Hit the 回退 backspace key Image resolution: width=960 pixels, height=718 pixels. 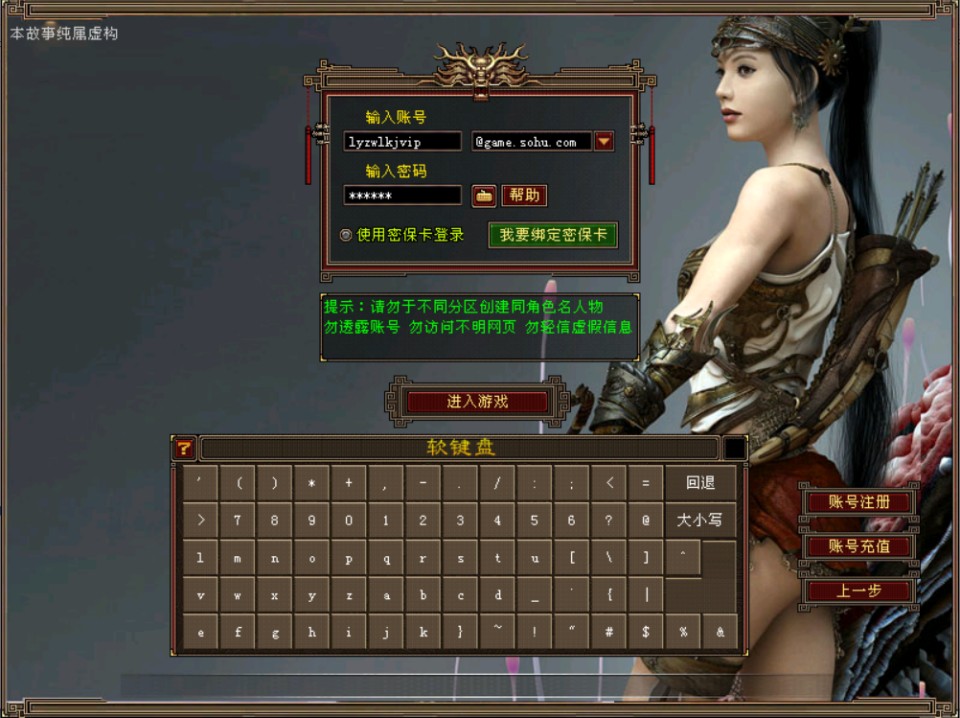[700, 483]
